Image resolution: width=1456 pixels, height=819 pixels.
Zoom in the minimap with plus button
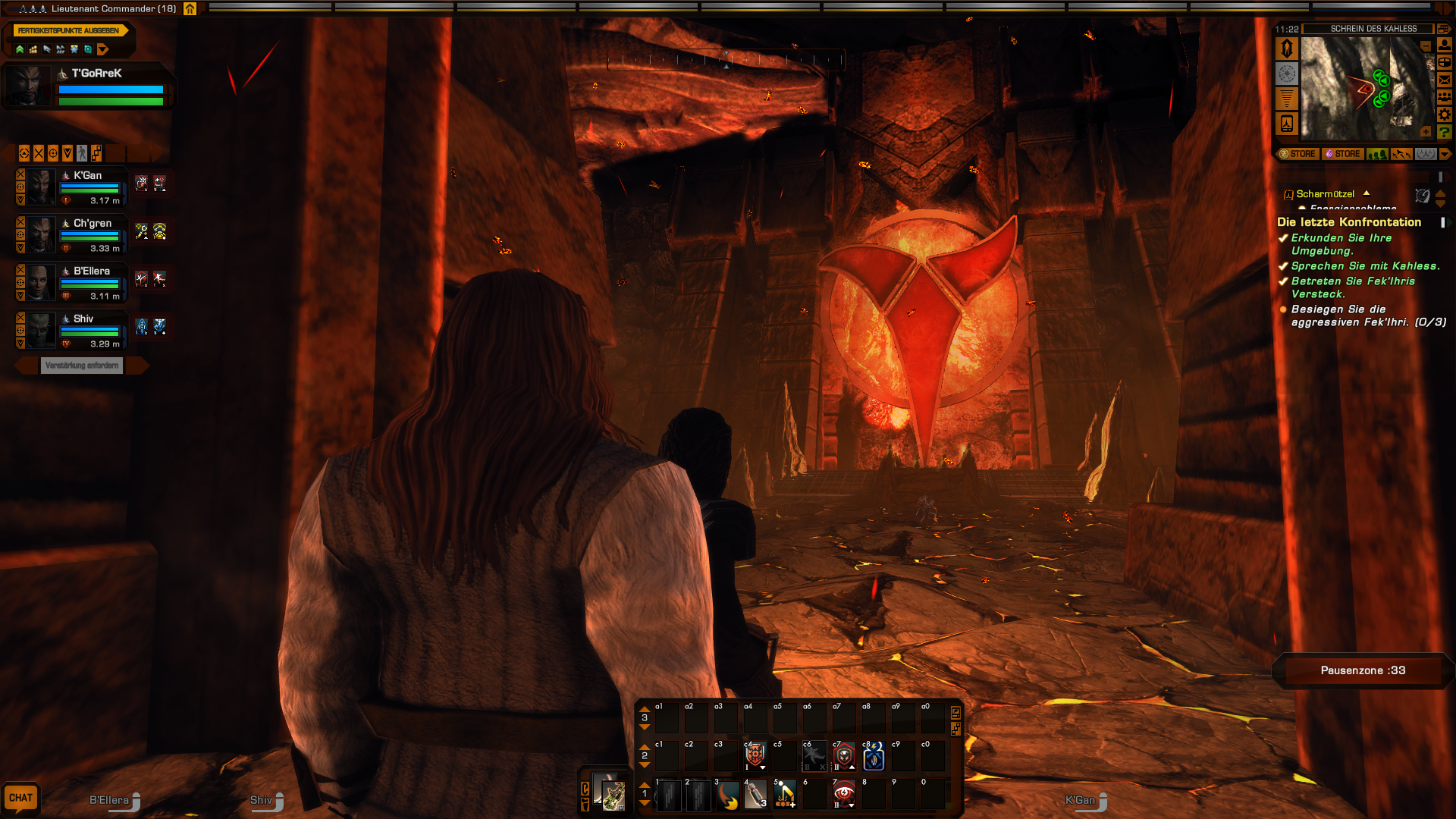tap(1426, 132)
